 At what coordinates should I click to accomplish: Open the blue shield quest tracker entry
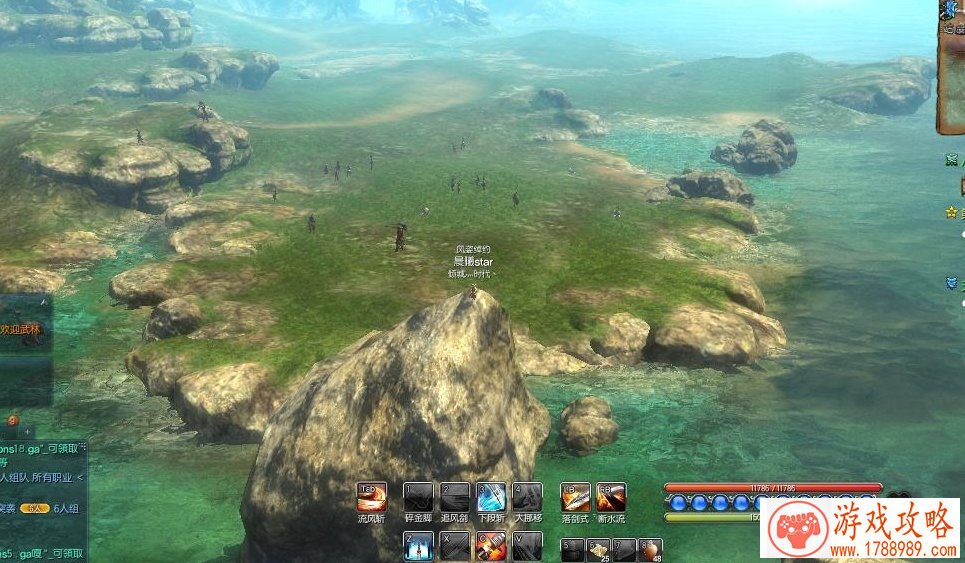[x=951, y=283]
